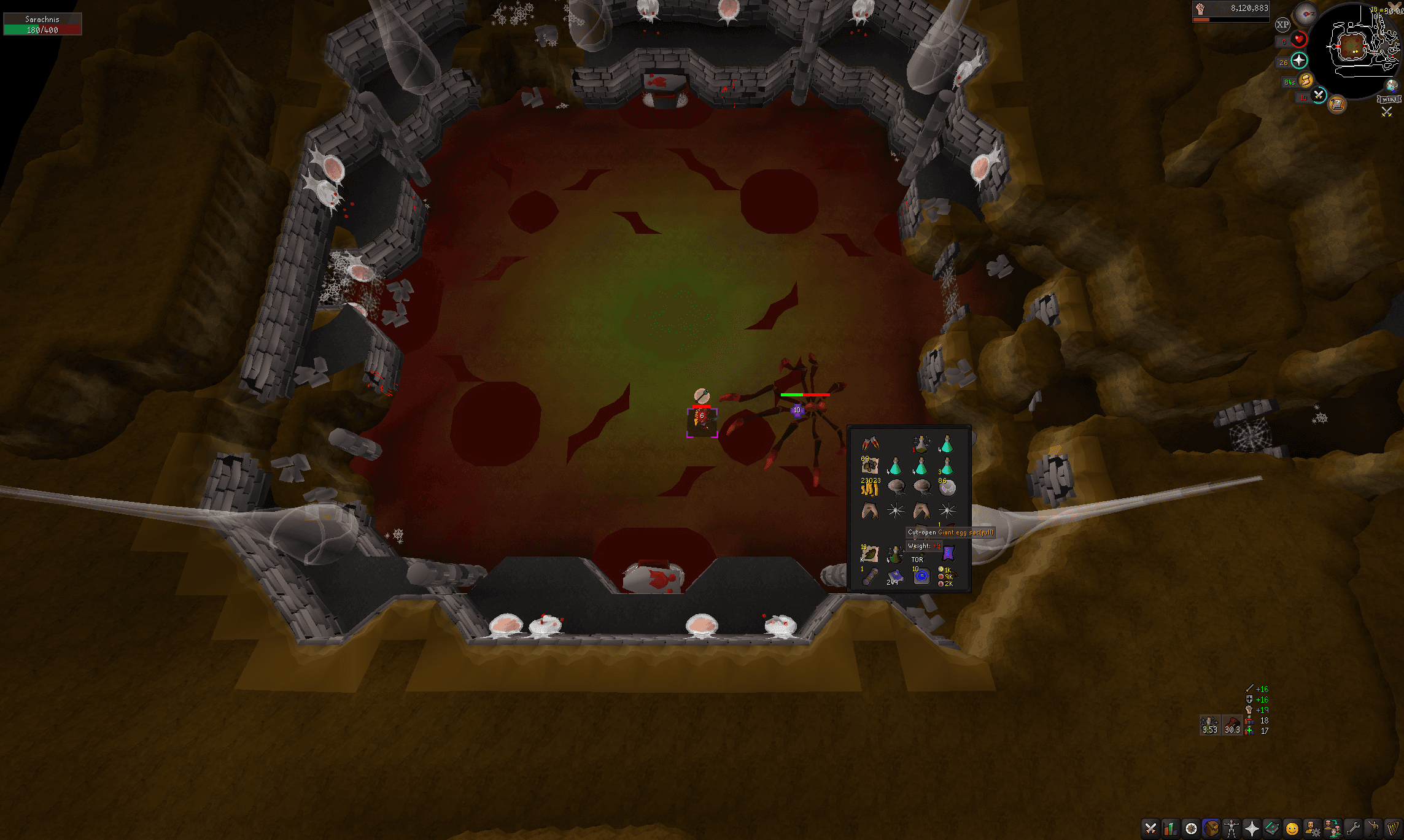Toggle quick prayers on the prayer orb
Viewport: 1404px width, 840px height.
click(1299, 60)
